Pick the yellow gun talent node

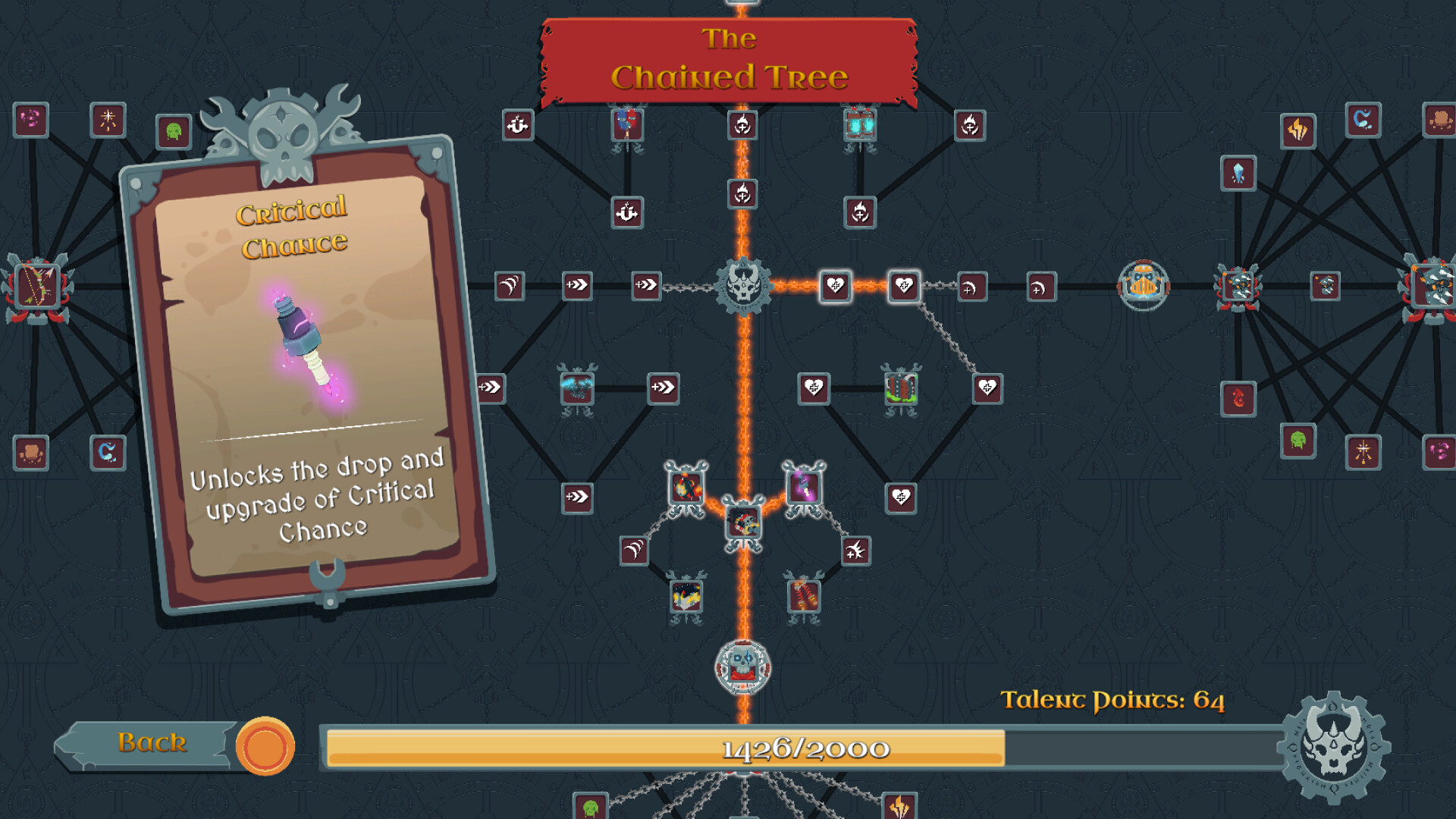[686, 597]
